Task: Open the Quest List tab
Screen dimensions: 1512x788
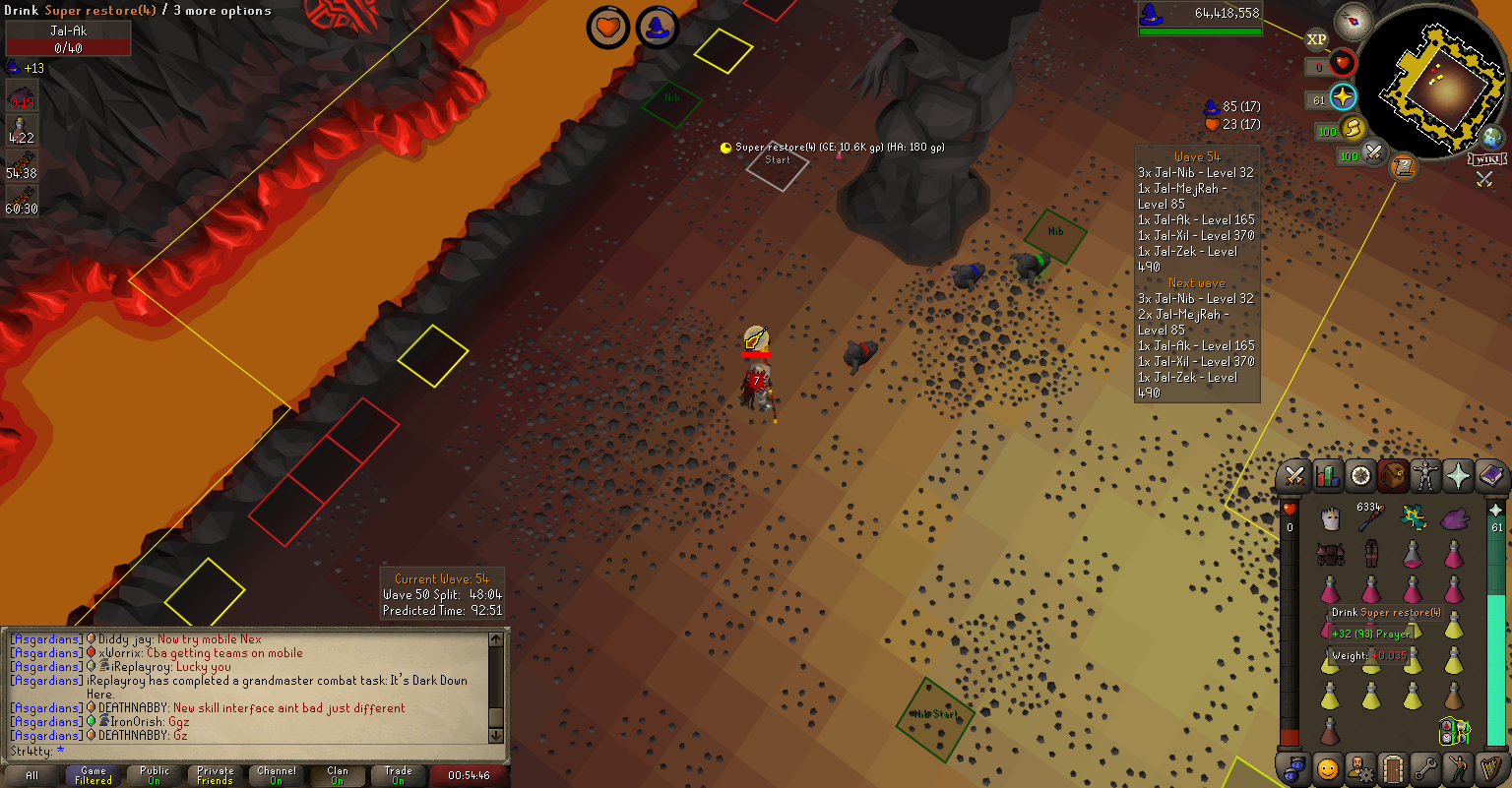Action: pyautogui.click(x=1360, y=477)
